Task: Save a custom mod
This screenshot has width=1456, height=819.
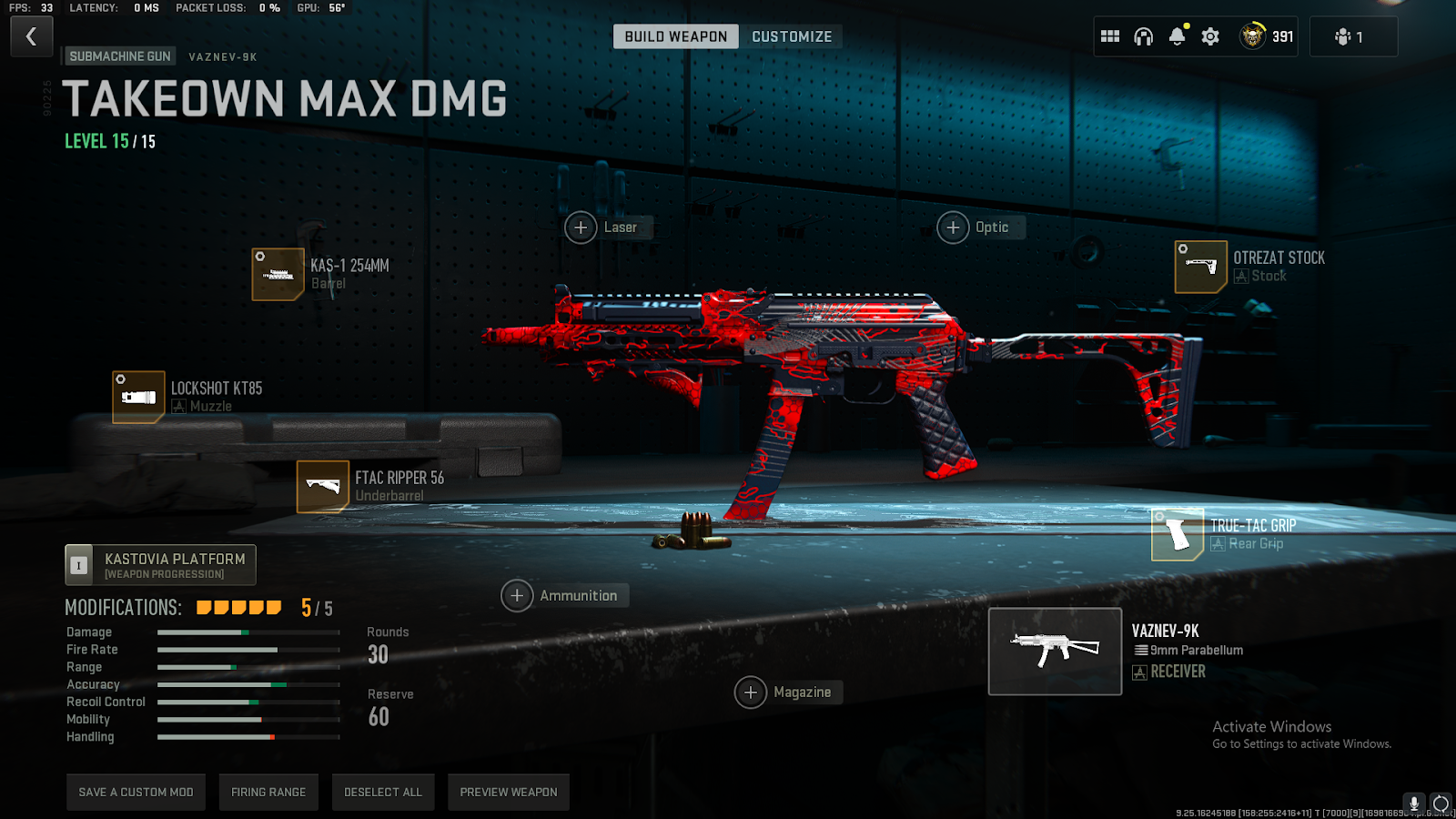Action: click(136, 792)
